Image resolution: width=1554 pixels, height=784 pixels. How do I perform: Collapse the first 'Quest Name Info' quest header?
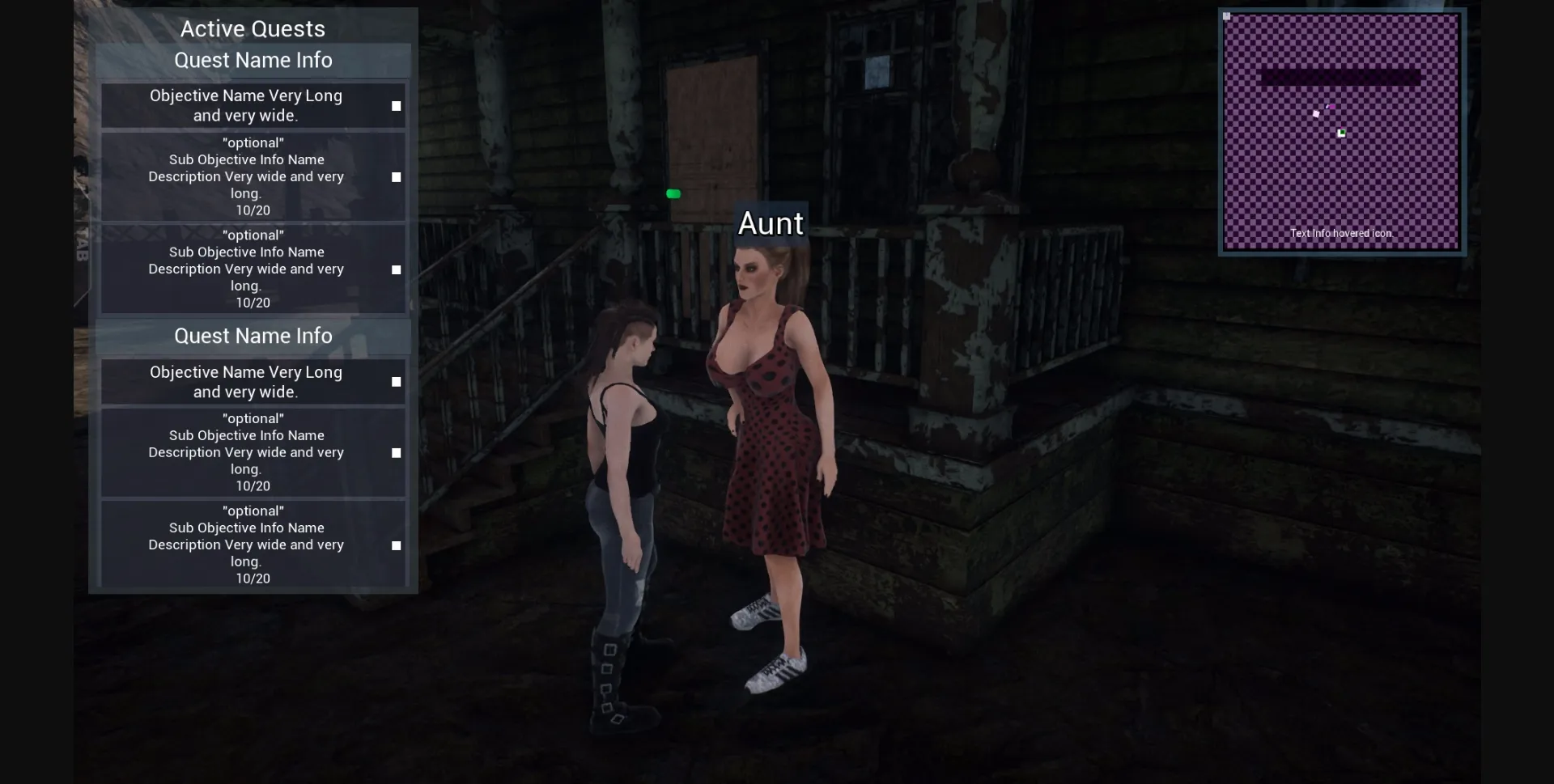(x=253, y=60)
